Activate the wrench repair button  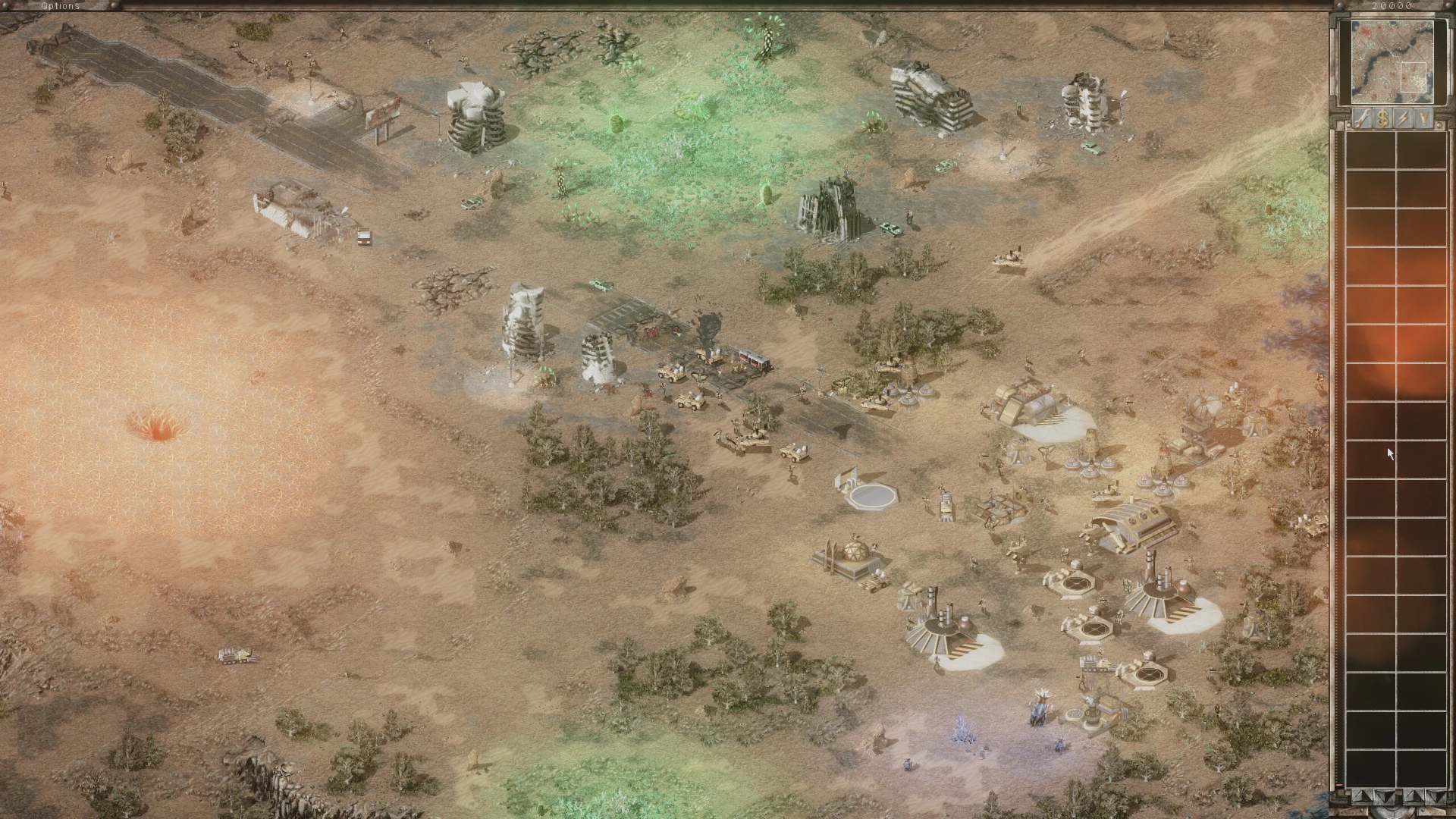tap(1362, 118)
